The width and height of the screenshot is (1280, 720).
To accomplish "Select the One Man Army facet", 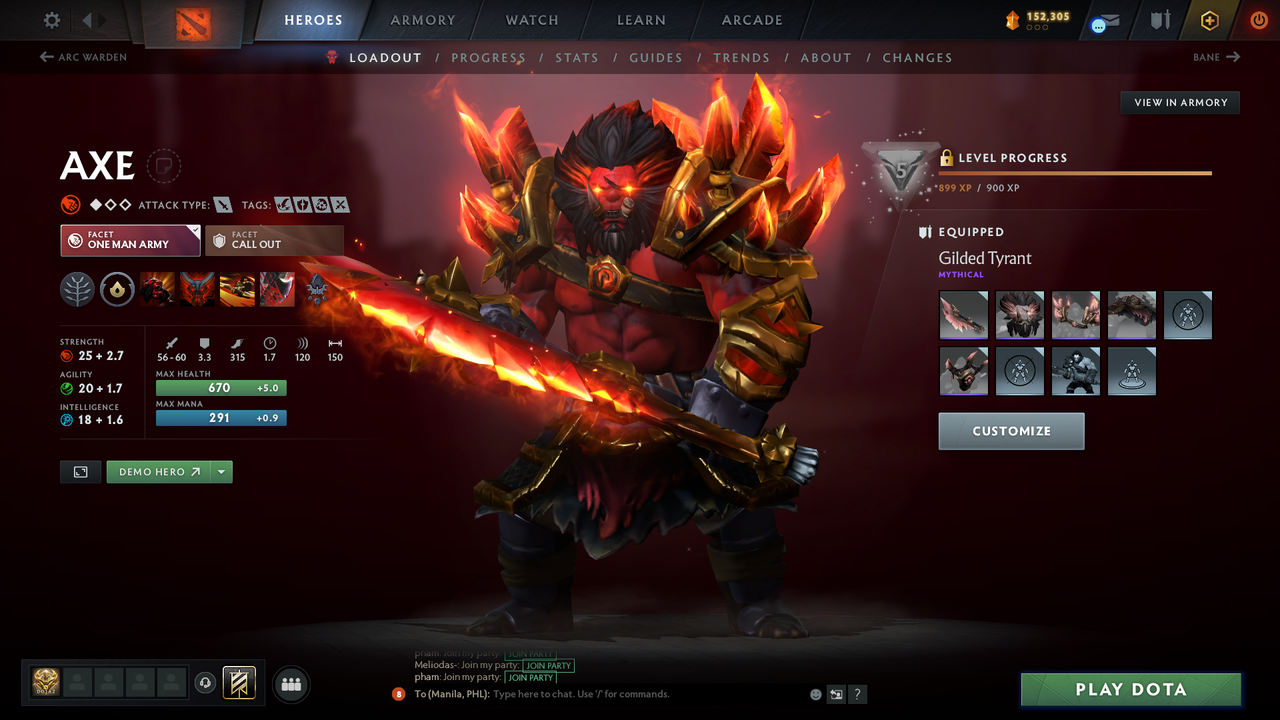I will pyautogui.click(x=129, y=240).
